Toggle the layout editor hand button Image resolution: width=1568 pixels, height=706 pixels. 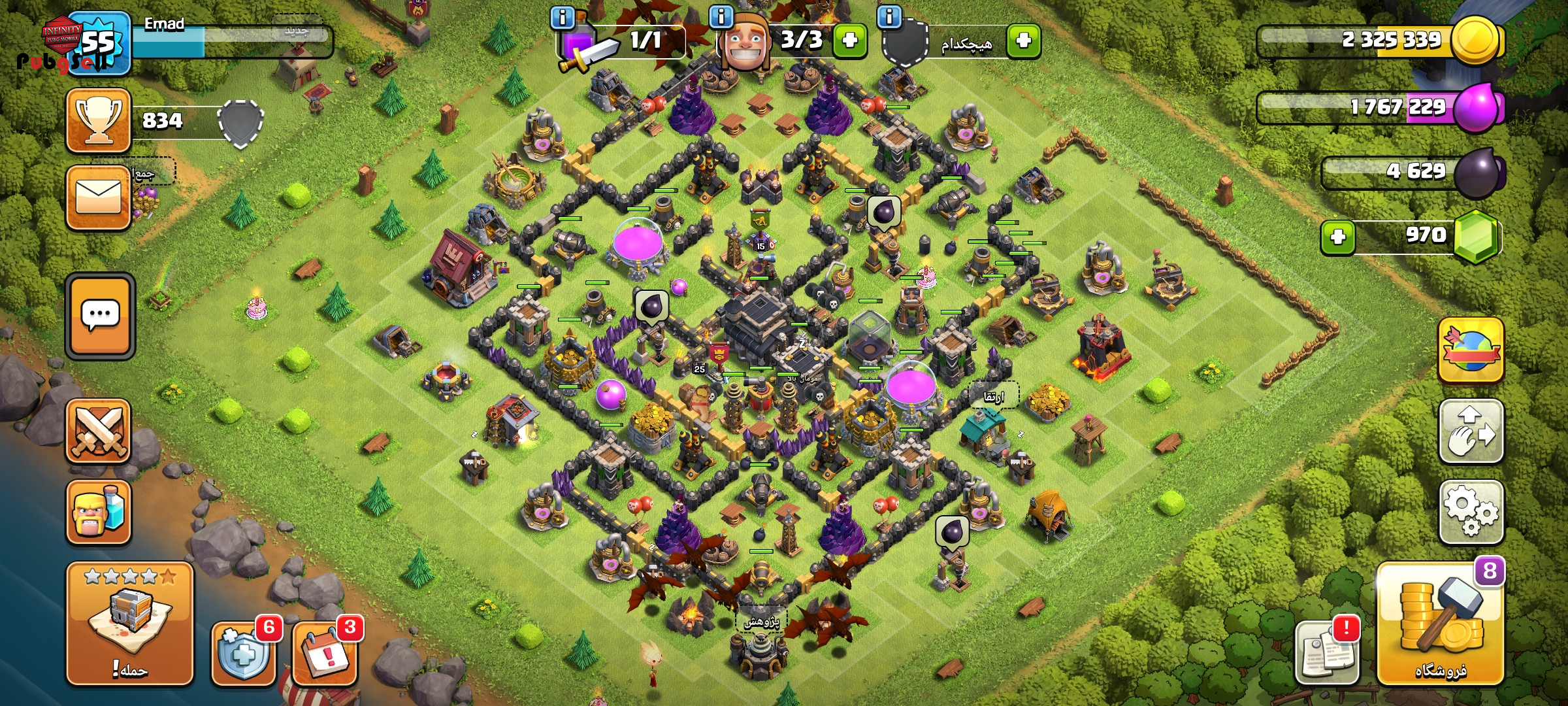(1471, 431)
